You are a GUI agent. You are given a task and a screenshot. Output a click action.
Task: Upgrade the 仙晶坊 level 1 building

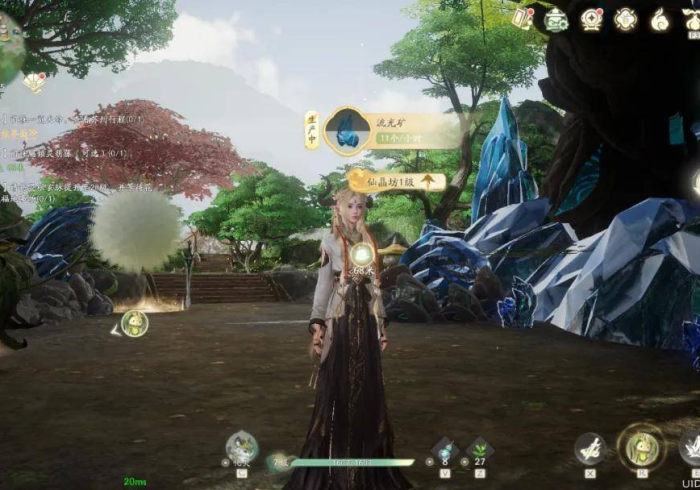point(428,181)
